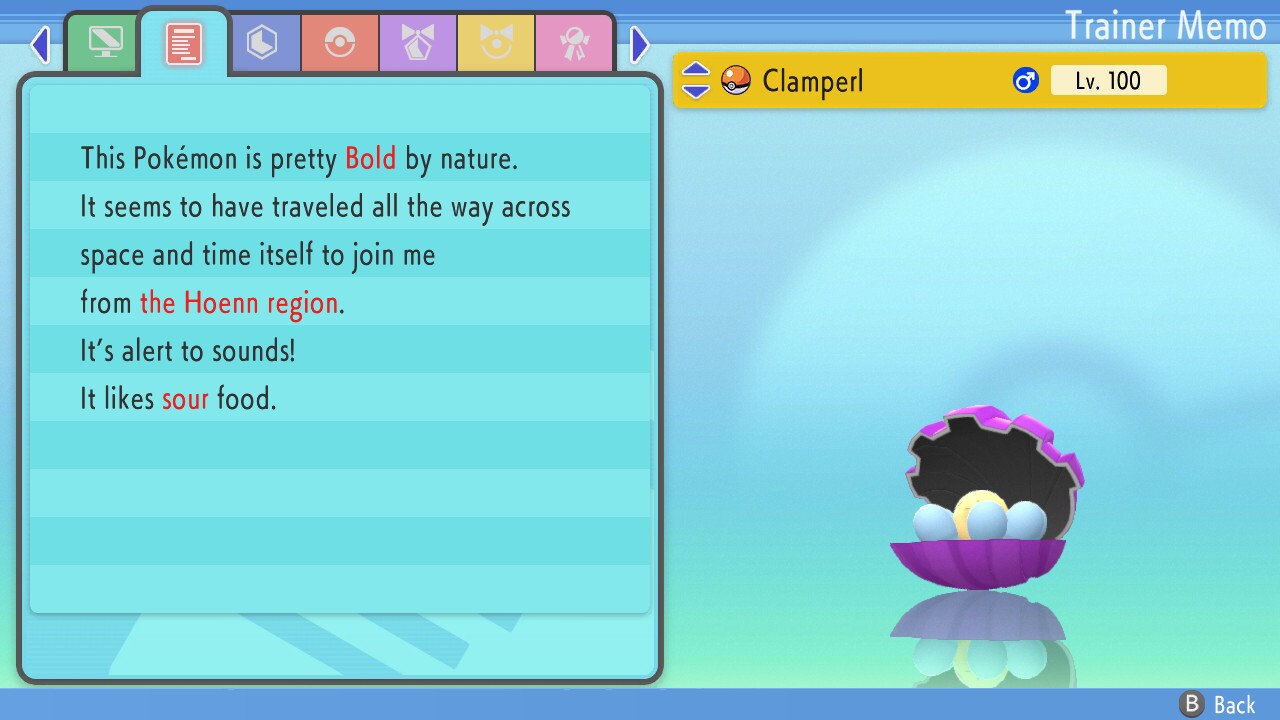Open the blue hexagon stats tab
Image resolution: width=1280 pixels, height=720 pixels.
(262, 43)
